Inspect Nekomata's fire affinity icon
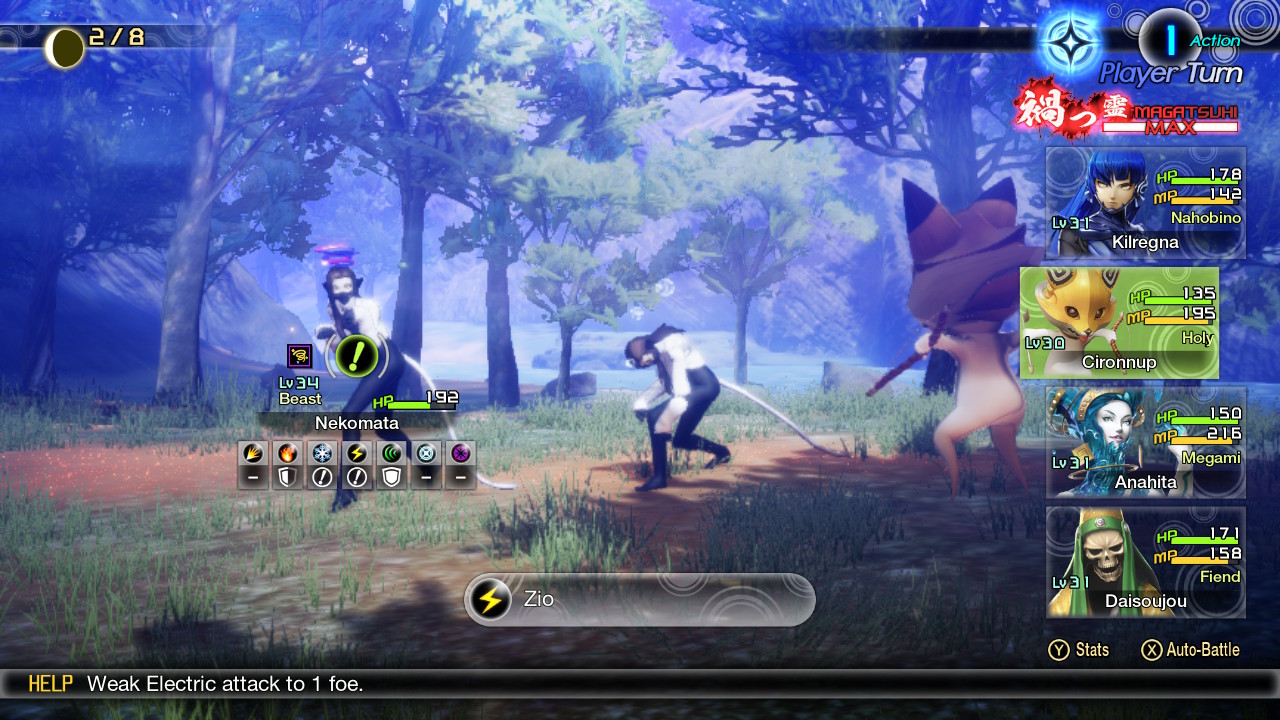 coord(288,454)
